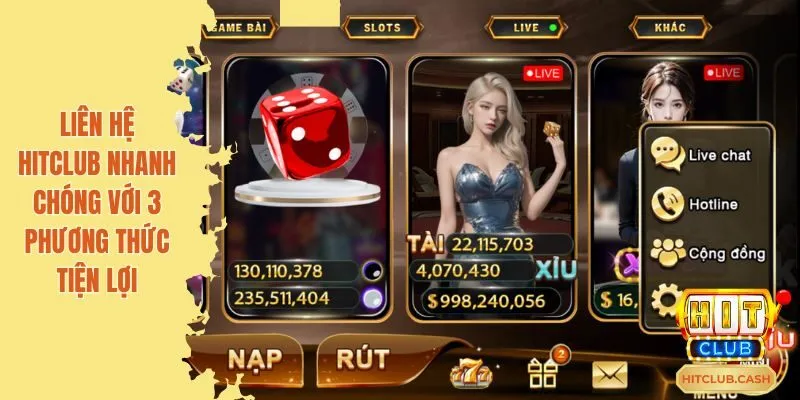Image resolution: width=800 pixels, height=400 pixels.
Task: Open the gift boxes with notification badge
Action: coord(543,372)
